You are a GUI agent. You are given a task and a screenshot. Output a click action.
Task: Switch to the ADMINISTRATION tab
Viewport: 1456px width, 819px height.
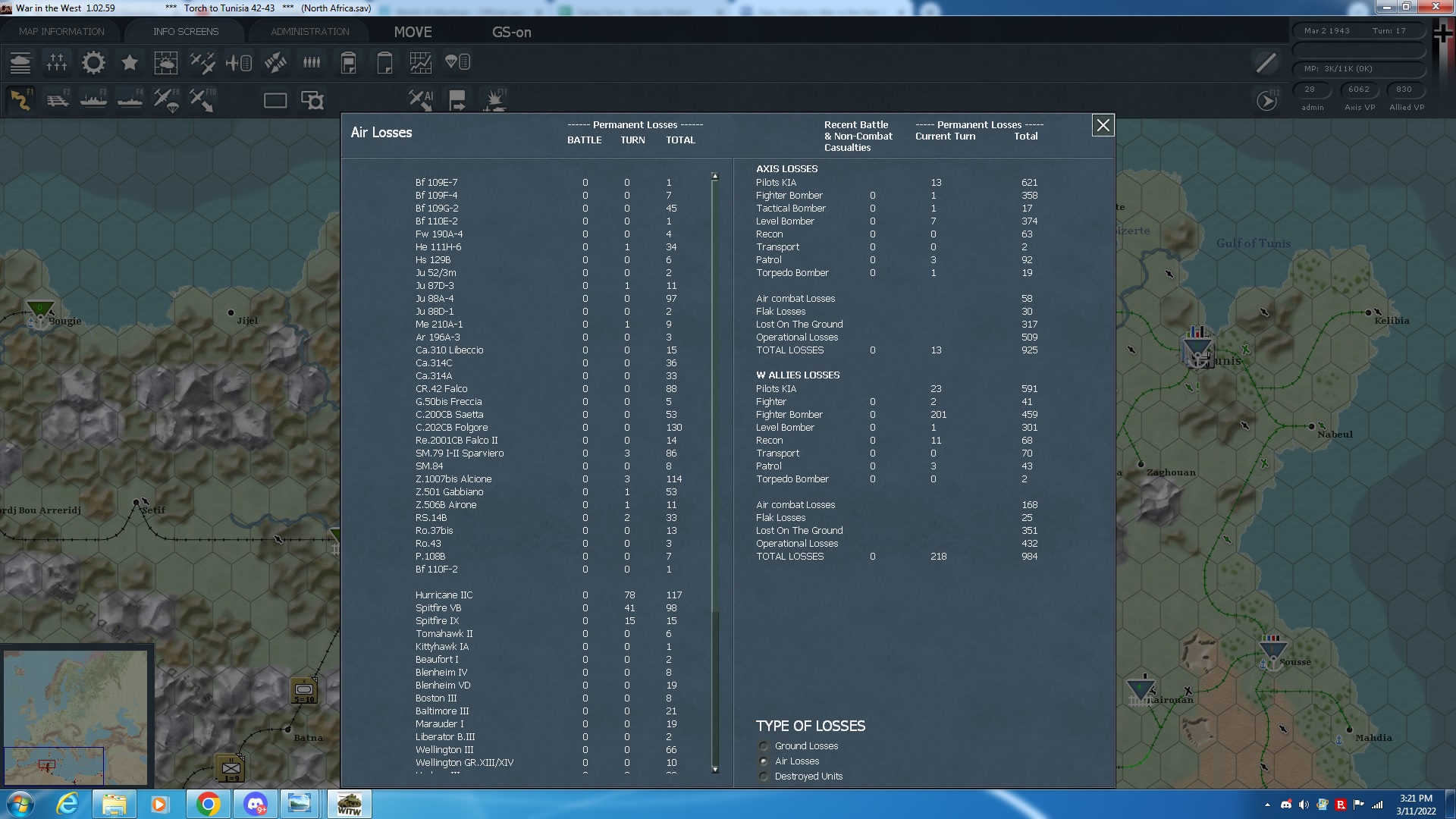pos(308,31)
